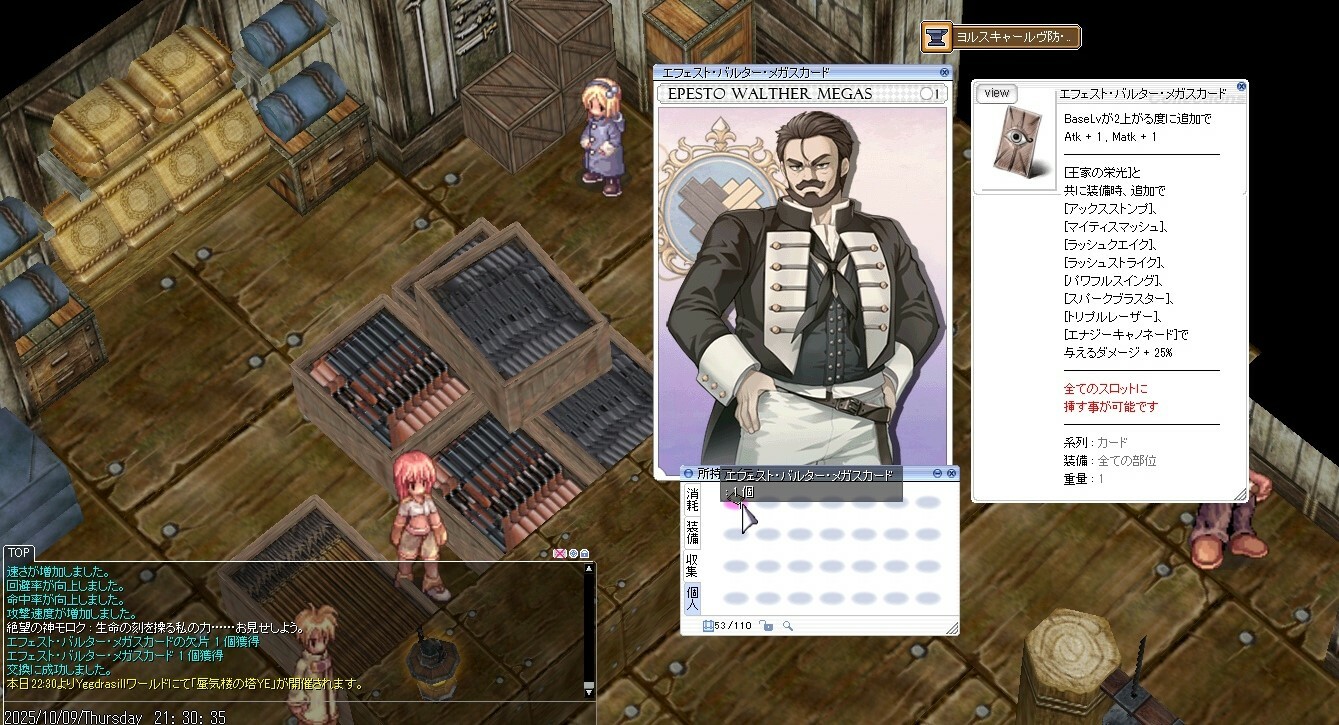Toggle the inventory padlock icon
The width and height of the screenshot is (1339, 725).
[x=766, y=626]
